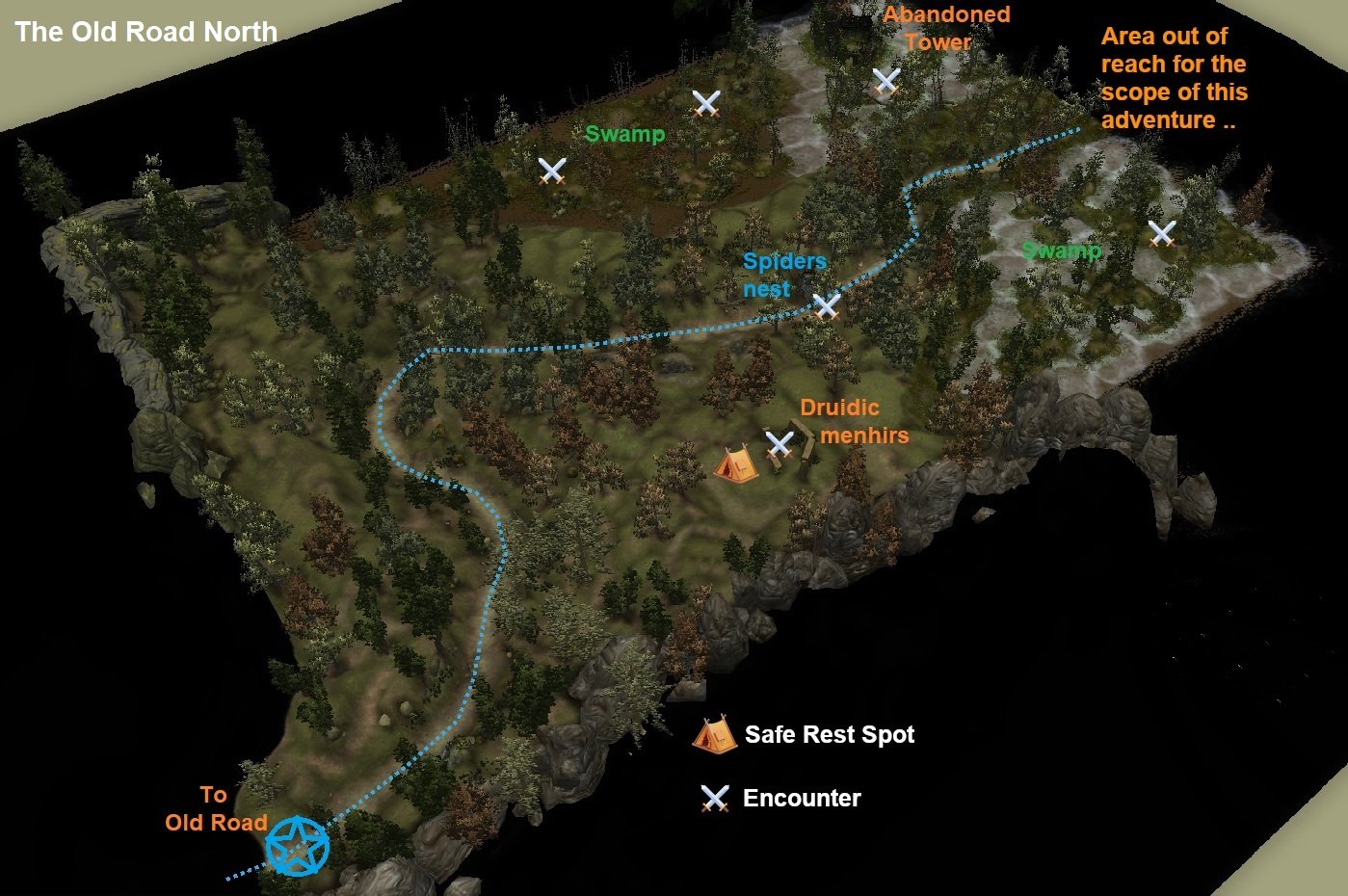Select the Abandoned Tower encounter marker
The image size is (1348, 896).
tap(885, 81)
